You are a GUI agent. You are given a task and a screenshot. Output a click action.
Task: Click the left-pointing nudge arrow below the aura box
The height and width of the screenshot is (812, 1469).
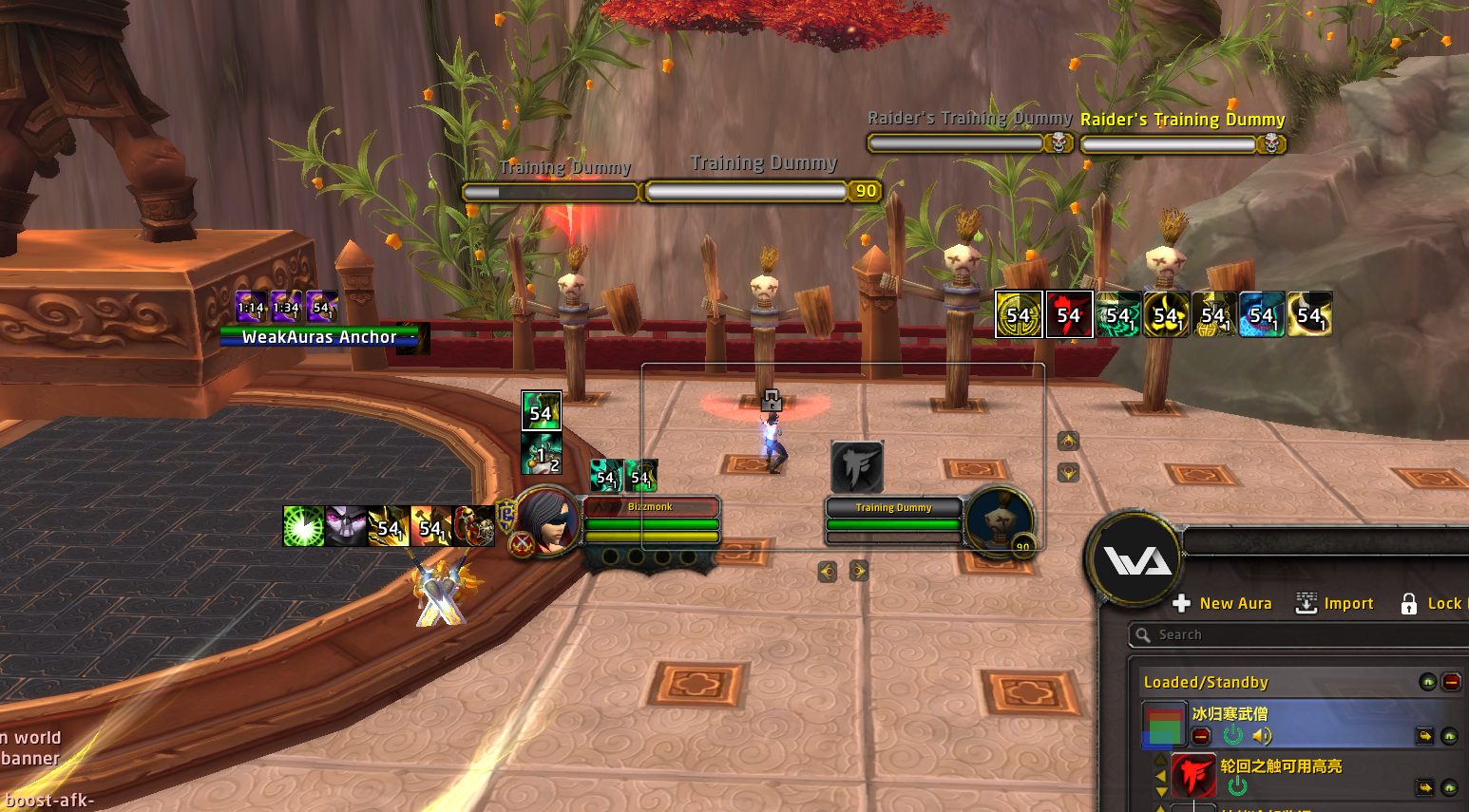[828, 571]
